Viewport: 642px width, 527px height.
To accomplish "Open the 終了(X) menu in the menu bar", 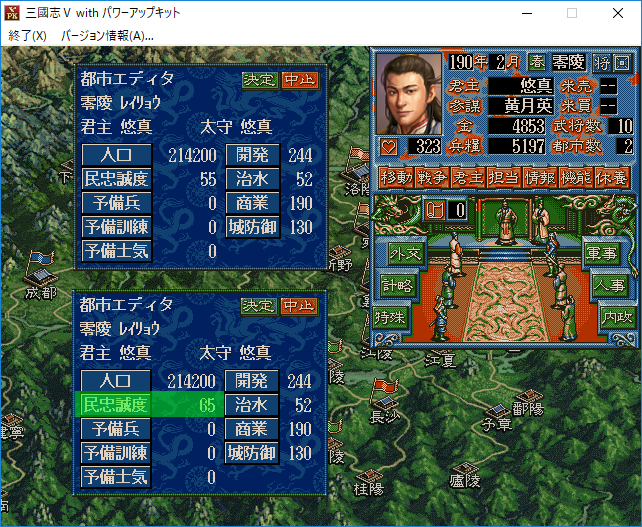I will 27,35.
